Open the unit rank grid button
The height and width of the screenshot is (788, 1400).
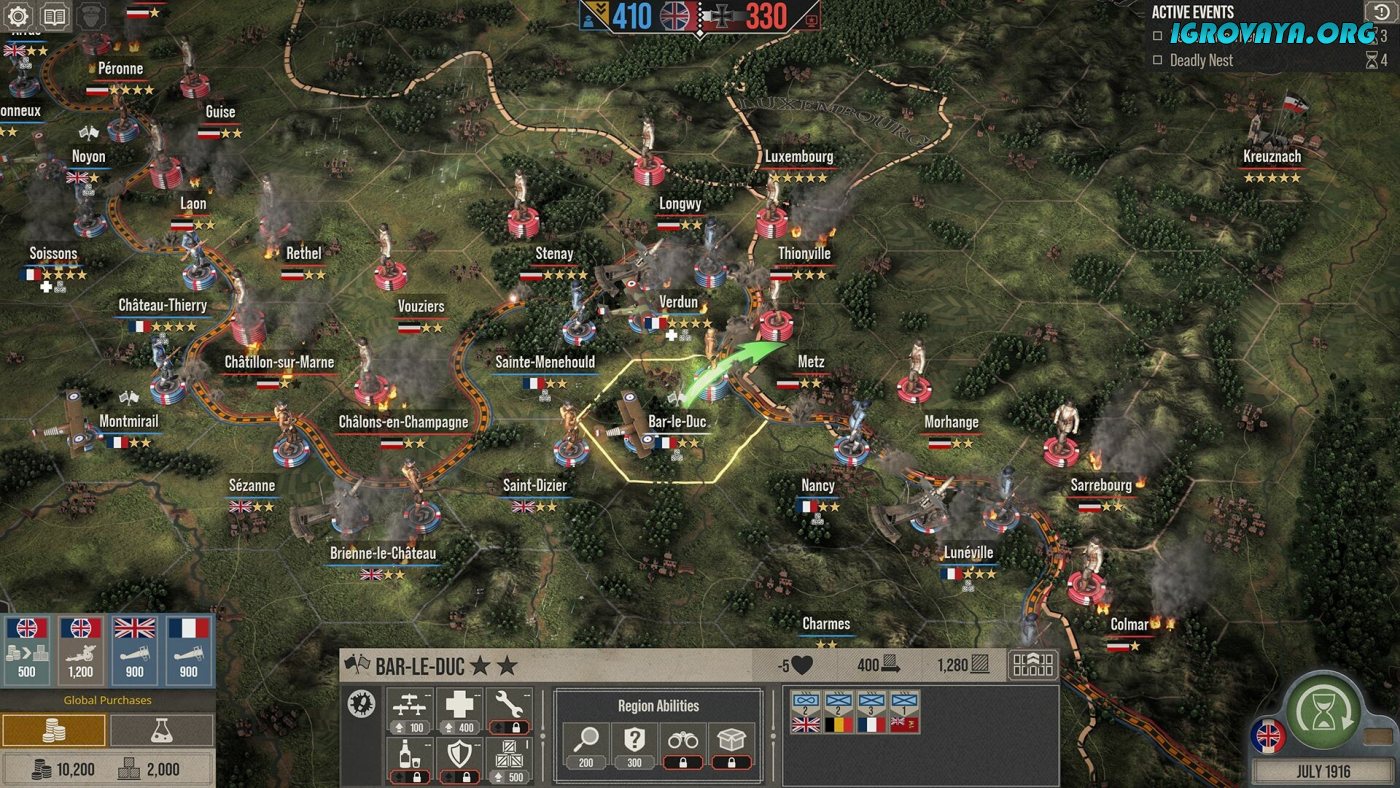[1033, 665]
